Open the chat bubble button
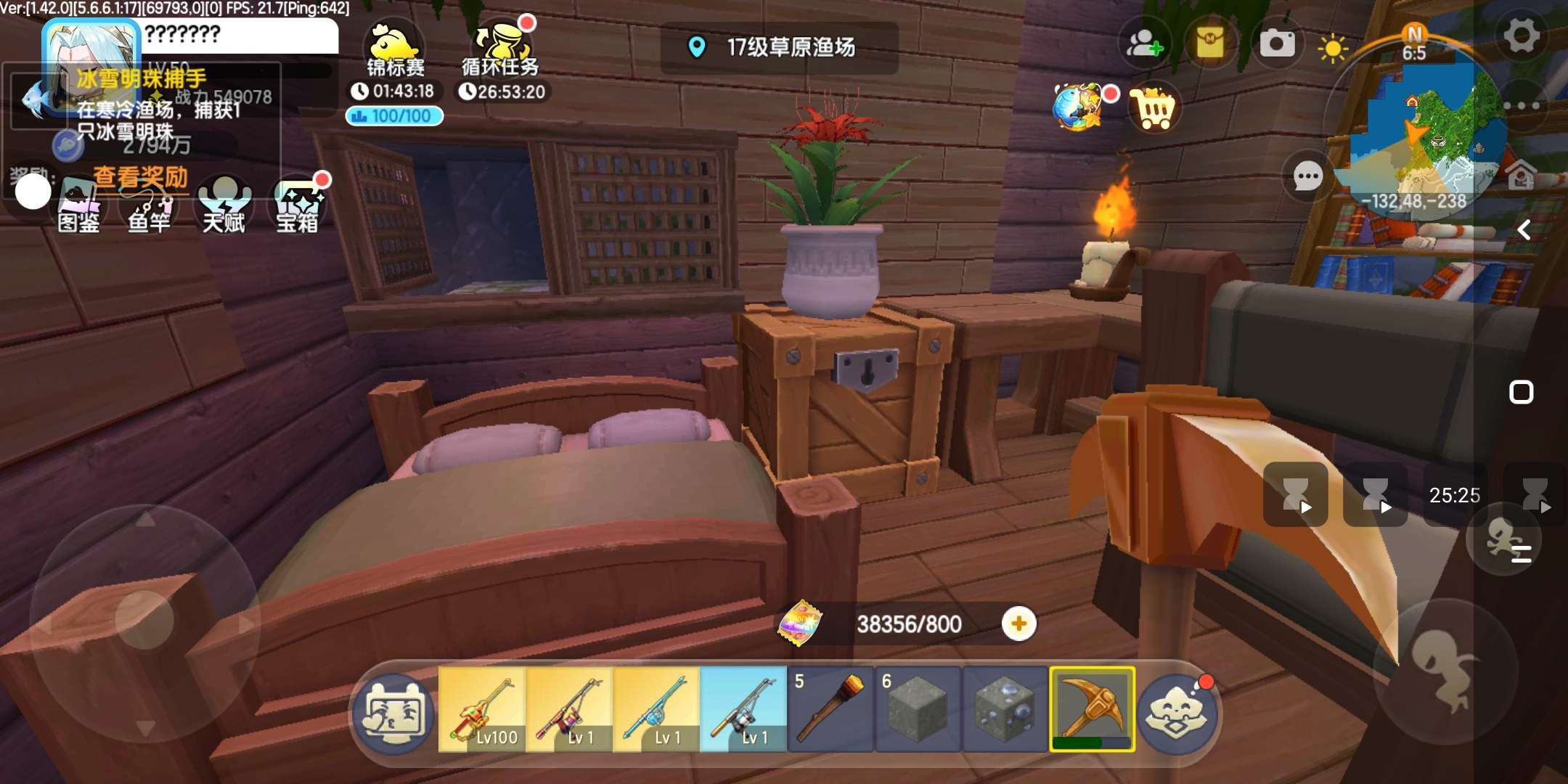 coord(1308,176)
